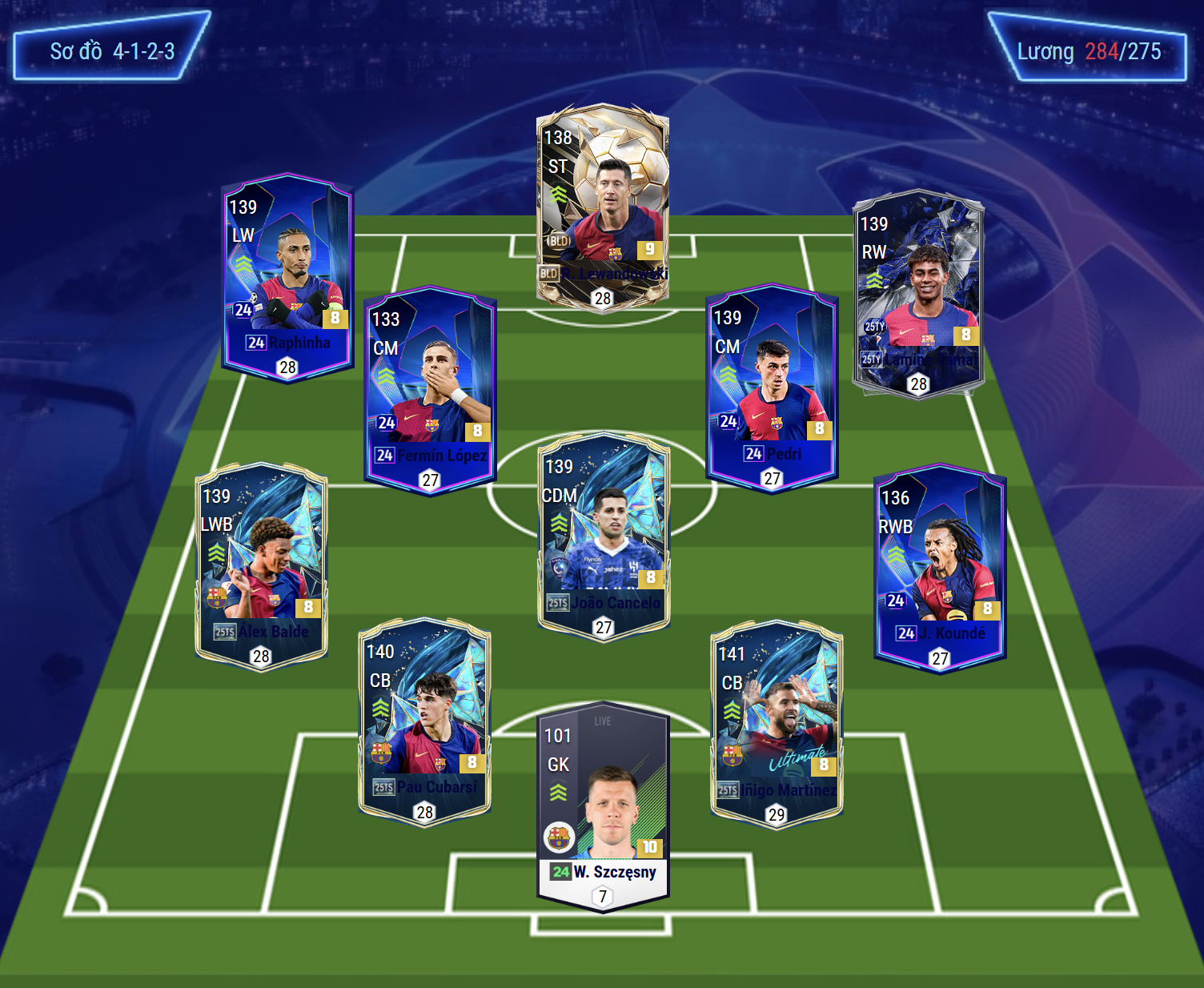1204x988 pixels.
Task: Open the Sơ đồ 4-1-2-3 formation panel
Action: coord(111,46)
